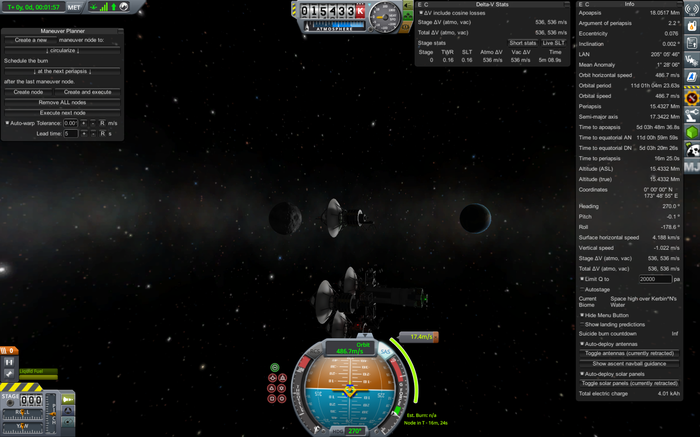The image size is (700, 437).
Task: Click the Create node button
Action: 28,91
